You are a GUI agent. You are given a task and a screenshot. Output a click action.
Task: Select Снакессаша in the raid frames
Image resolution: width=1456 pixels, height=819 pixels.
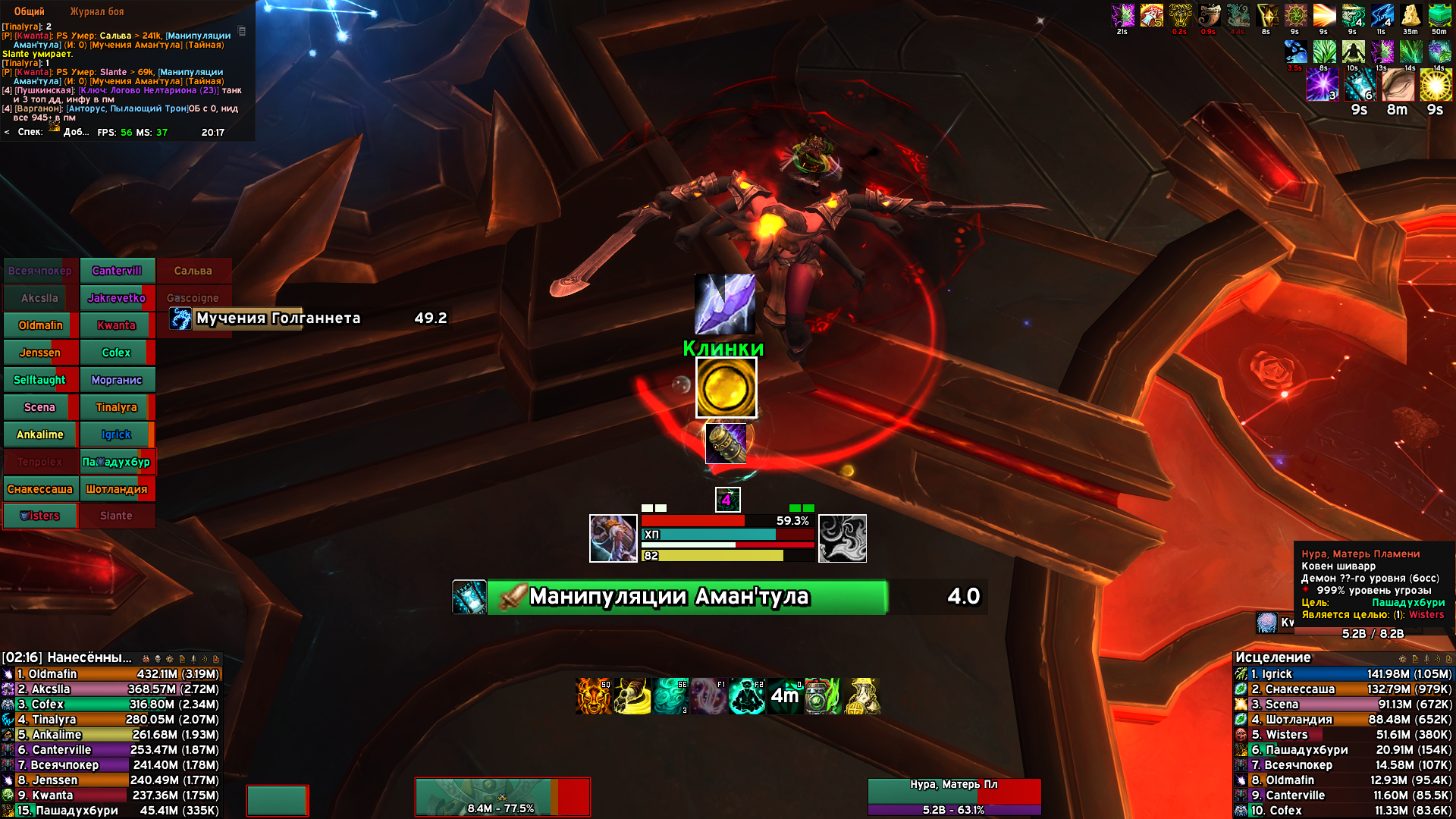point(40,489)
